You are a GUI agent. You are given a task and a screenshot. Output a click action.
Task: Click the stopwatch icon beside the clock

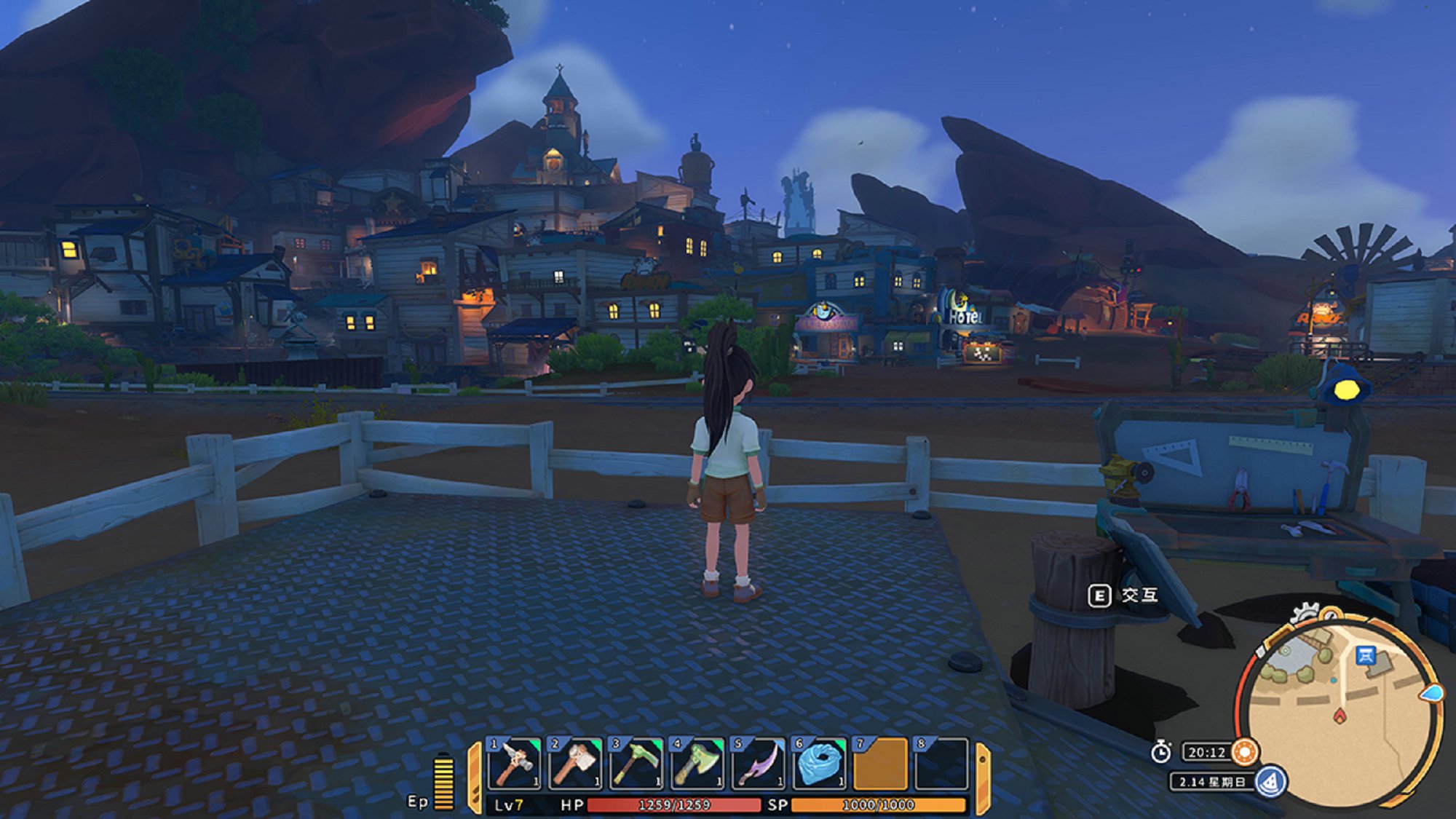point(1161,751)
